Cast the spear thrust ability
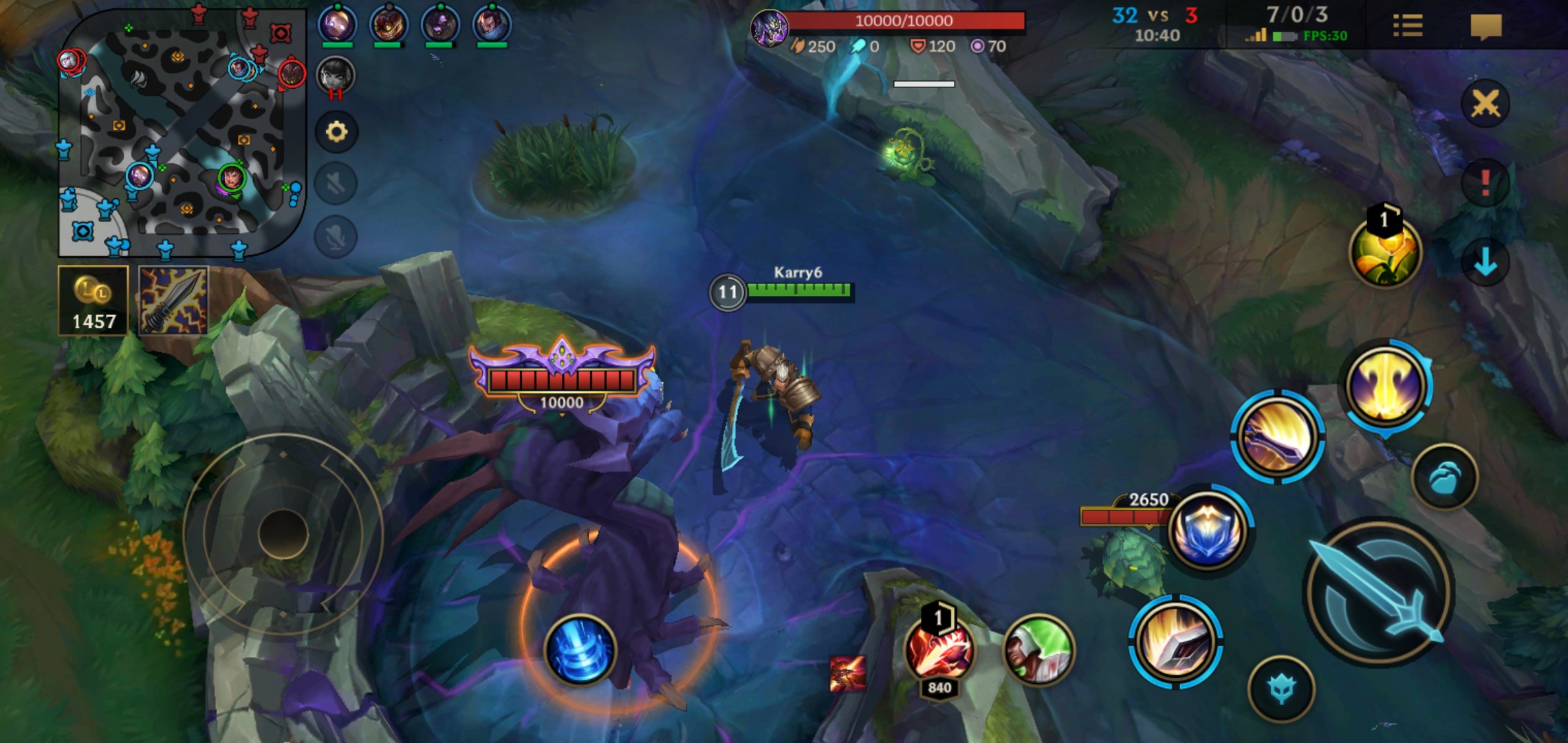 coord(1277,436)
